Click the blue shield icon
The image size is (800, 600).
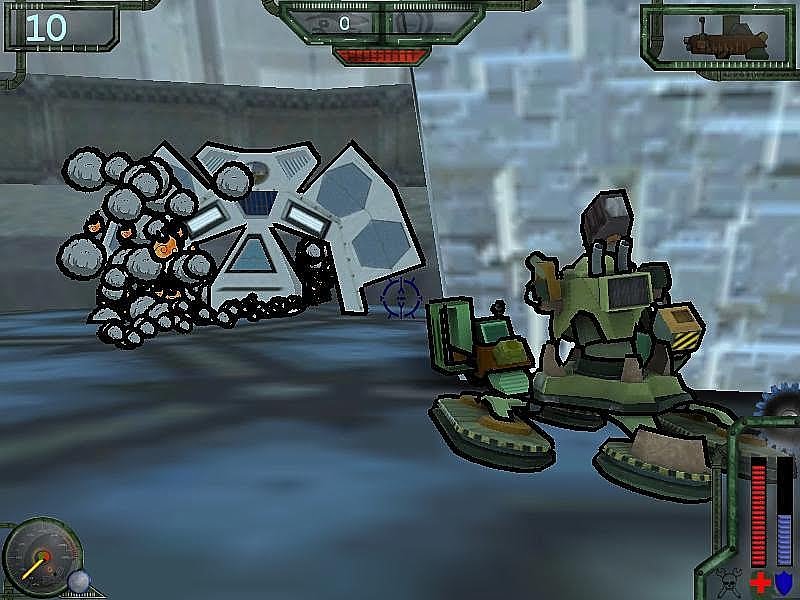(784, 582)
